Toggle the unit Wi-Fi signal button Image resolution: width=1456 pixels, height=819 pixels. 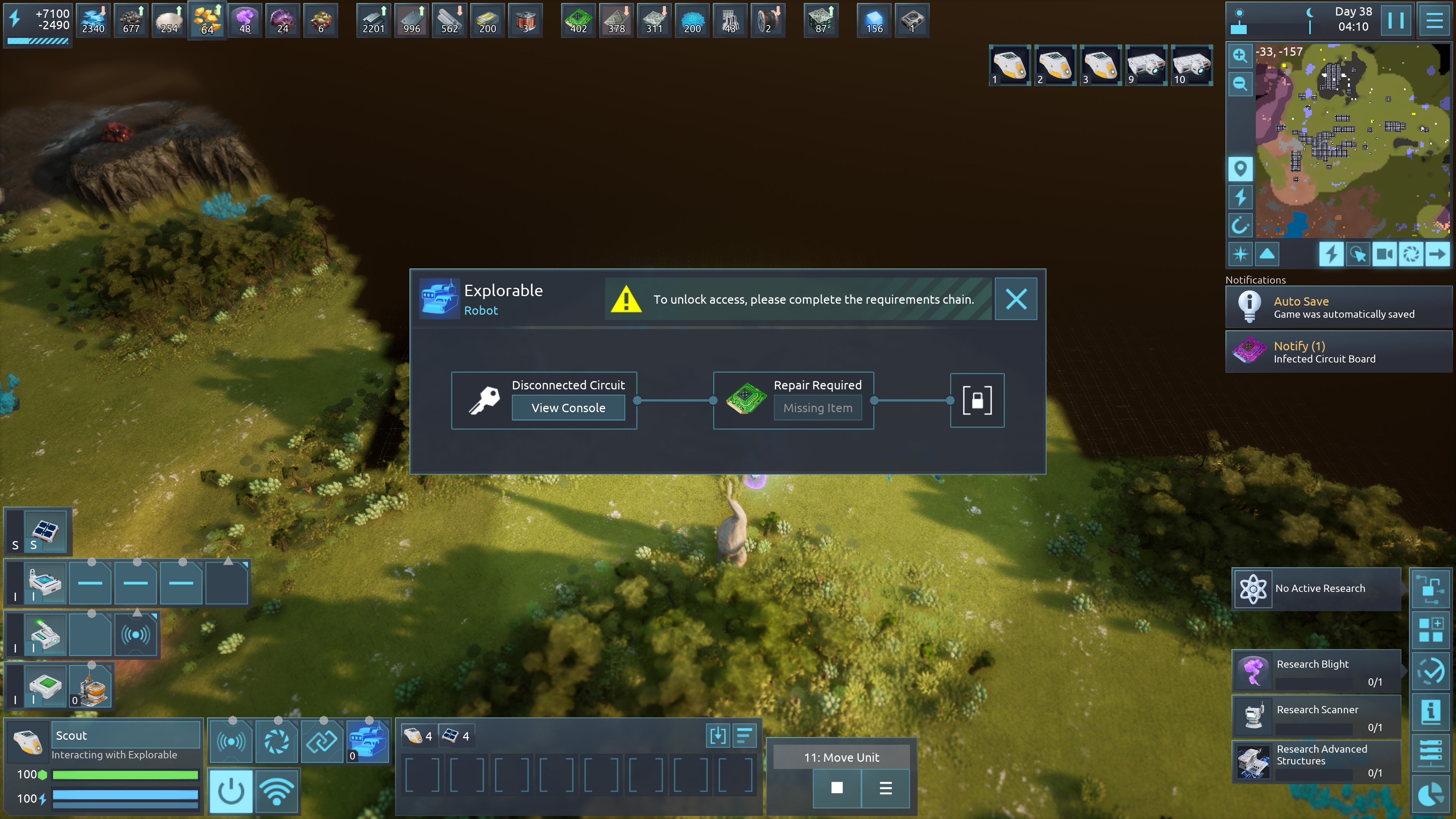click(276, 791)
